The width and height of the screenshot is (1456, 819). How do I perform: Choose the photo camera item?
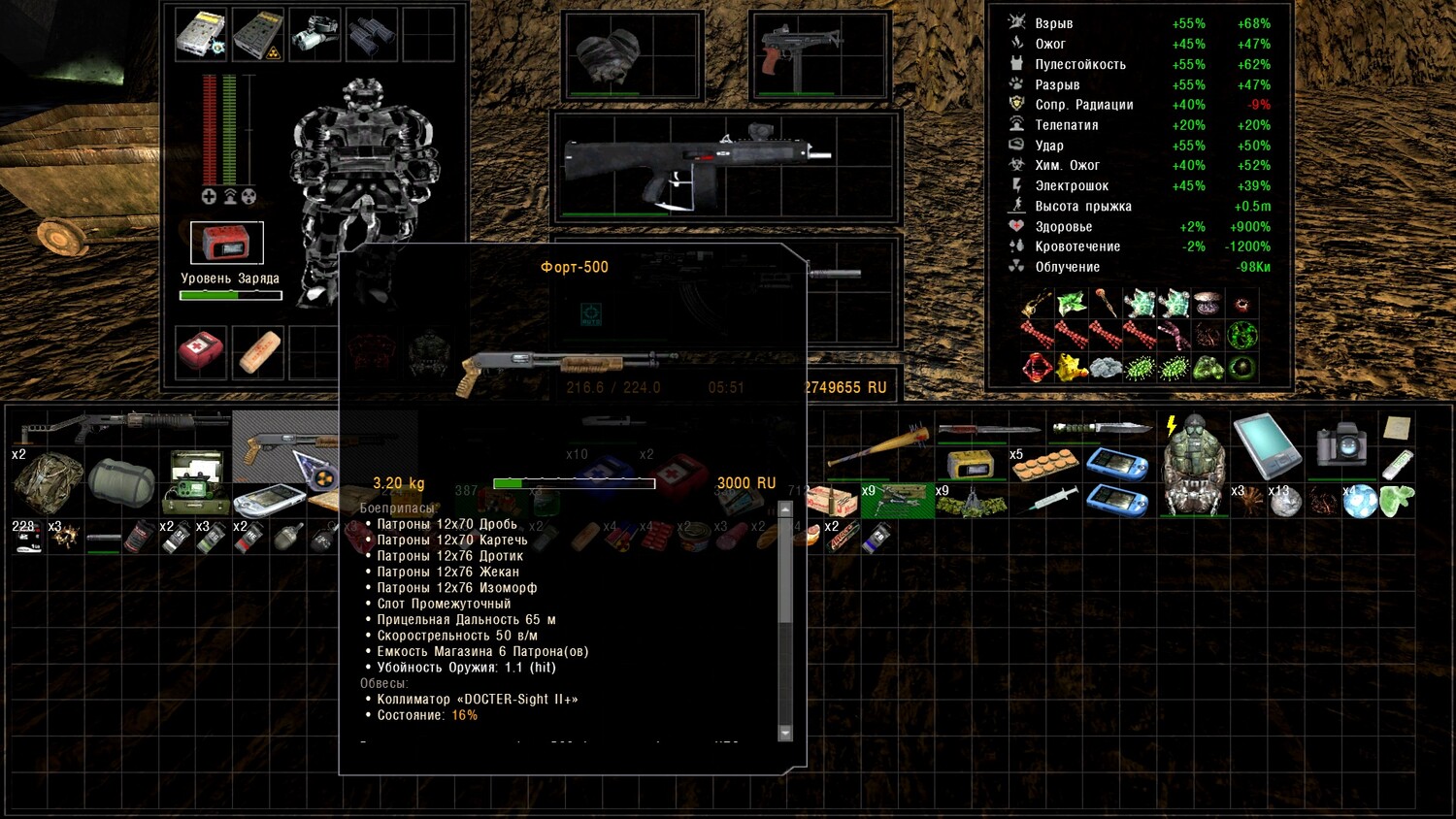pos(1341,442)
